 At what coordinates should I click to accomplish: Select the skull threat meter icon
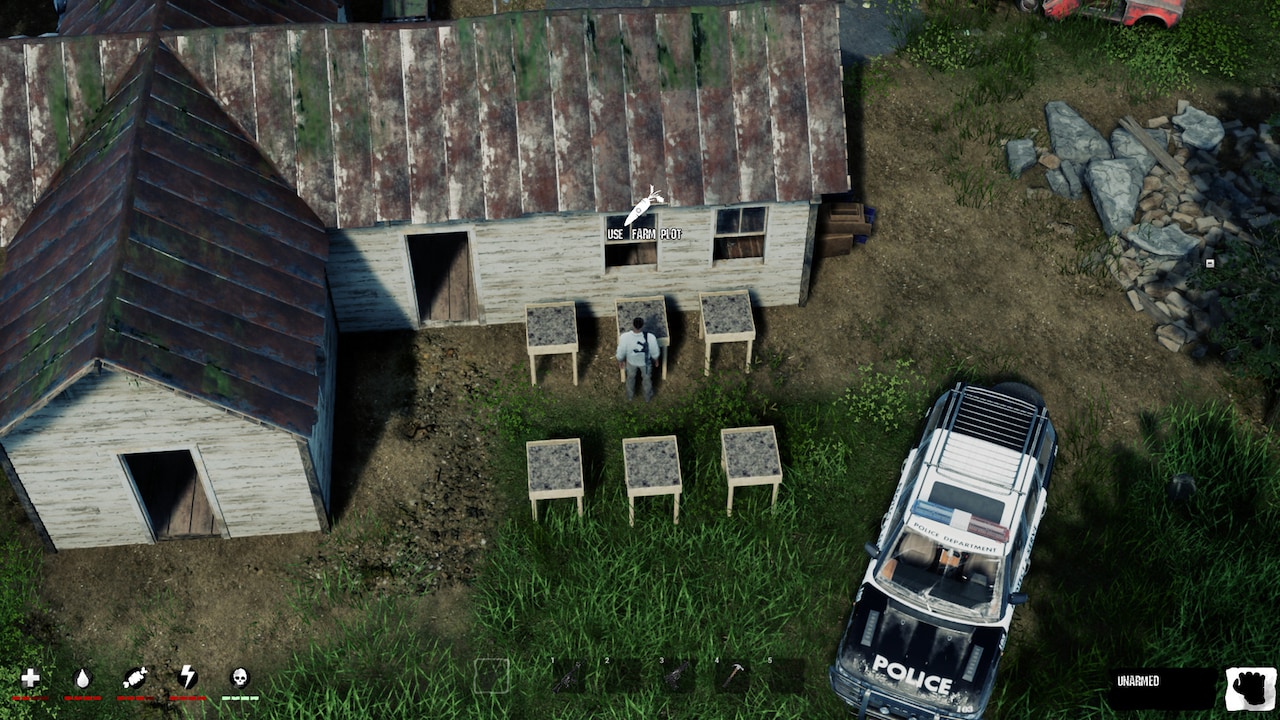tap(240, 676)
